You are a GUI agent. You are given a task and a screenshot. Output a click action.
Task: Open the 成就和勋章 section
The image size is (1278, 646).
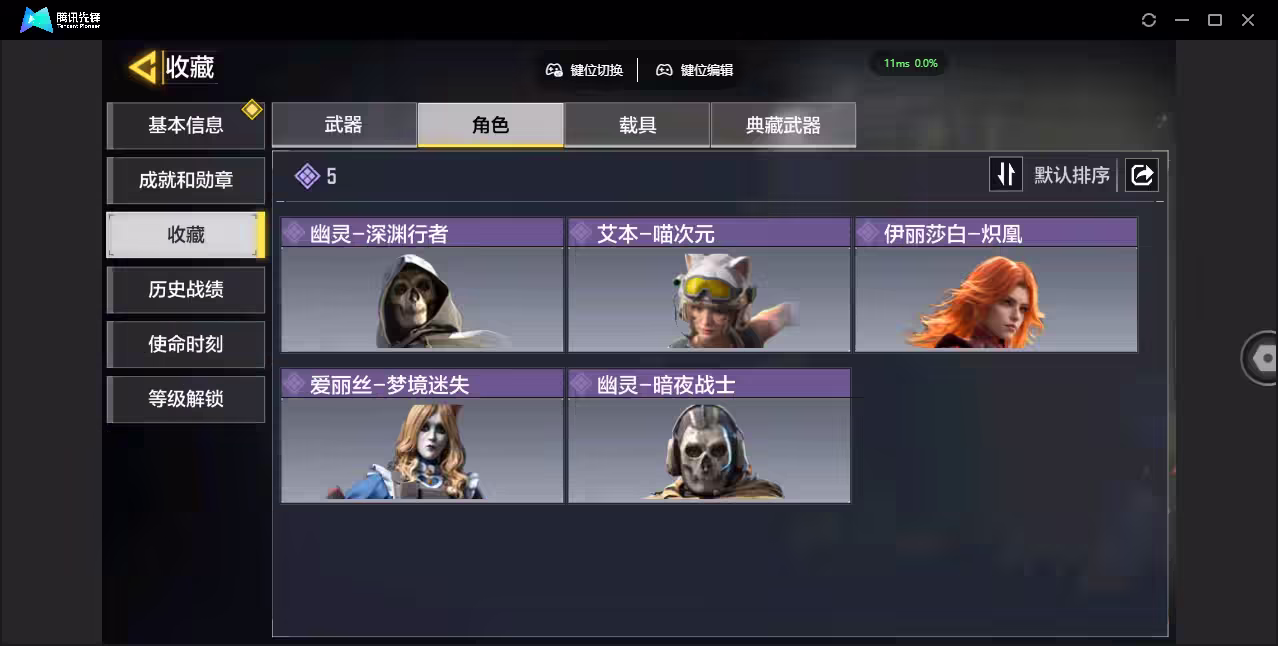click(x=186, y=181)
